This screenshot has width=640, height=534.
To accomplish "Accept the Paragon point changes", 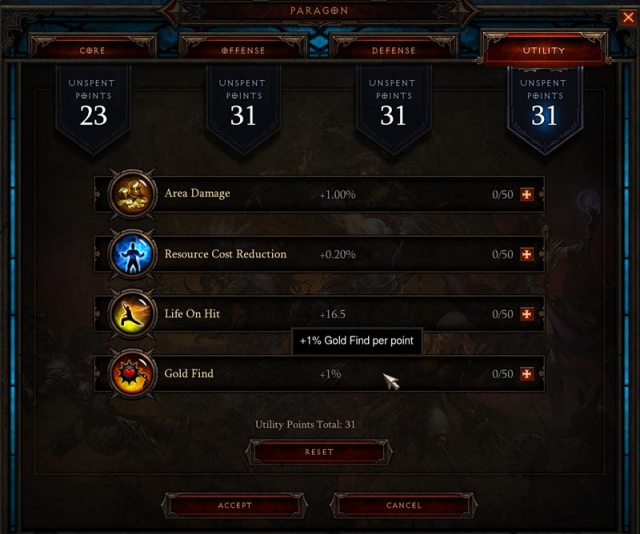I will click(x=235, y=505).
